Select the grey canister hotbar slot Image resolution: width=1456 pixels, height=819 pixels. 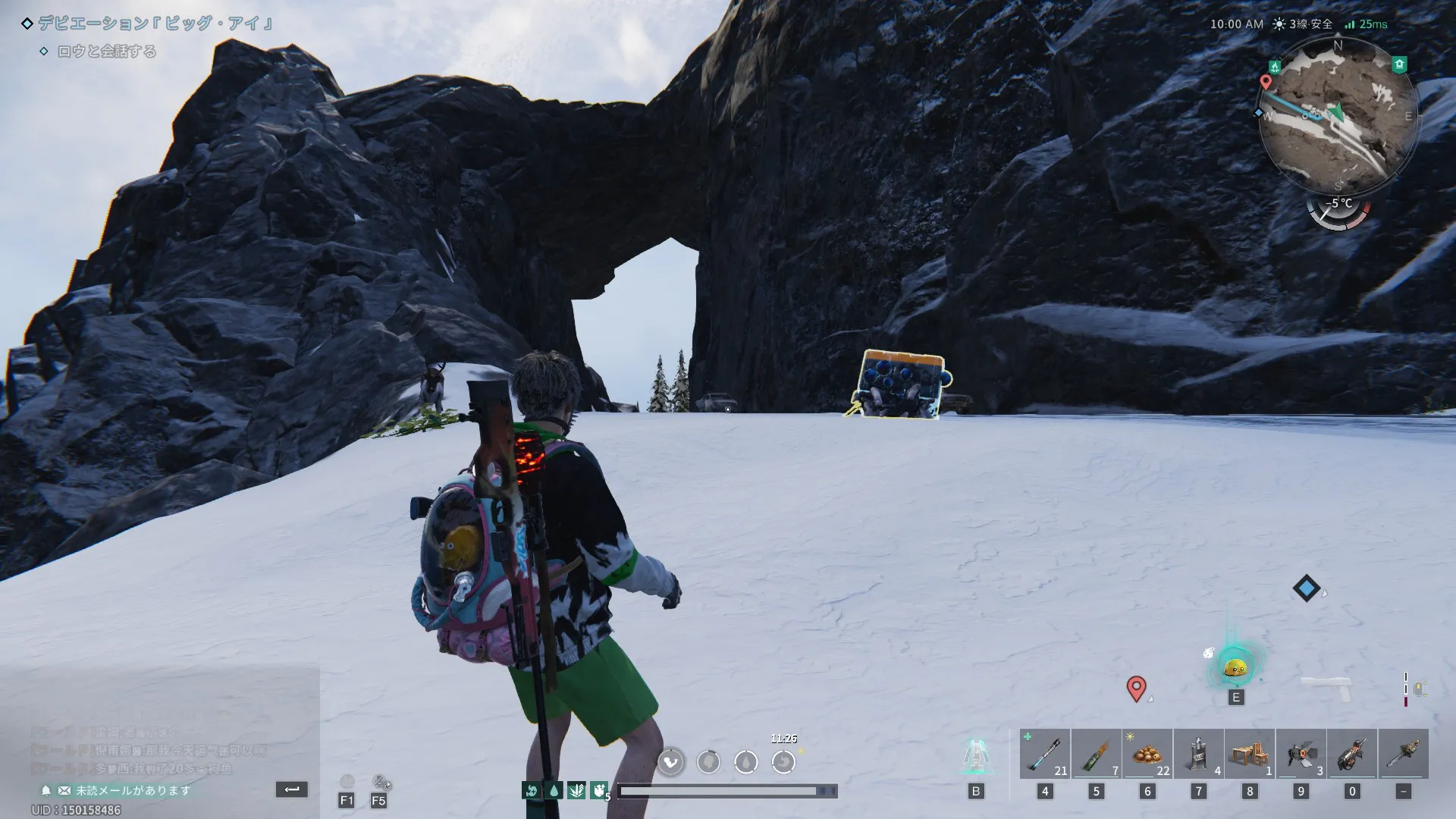click(1198, 754)
